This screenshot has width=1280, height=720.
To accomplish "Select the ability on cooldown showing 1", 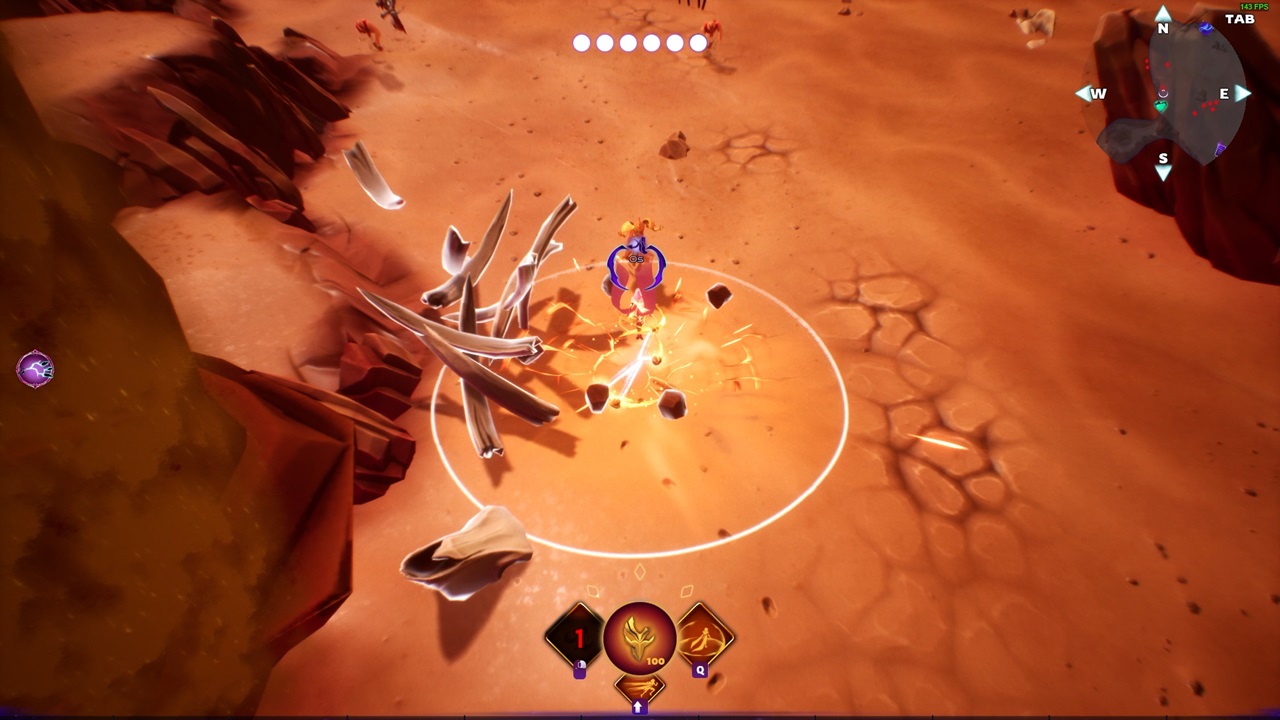I will click(x=577, y=636).
